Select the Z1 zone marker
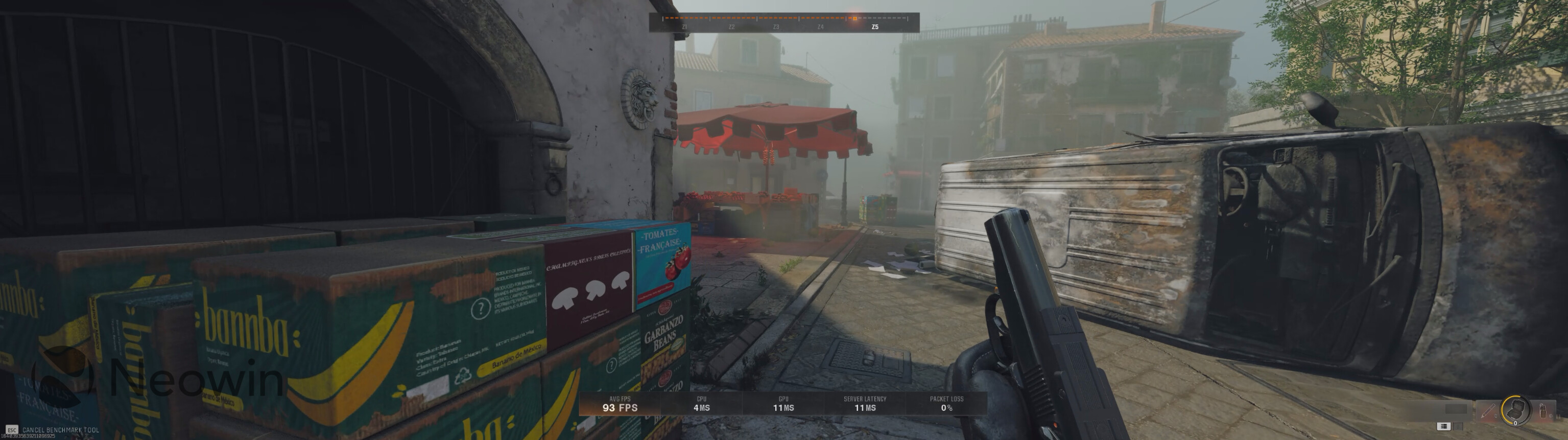This screenshot has width=1568, height=440. click(x=684, y=28)
